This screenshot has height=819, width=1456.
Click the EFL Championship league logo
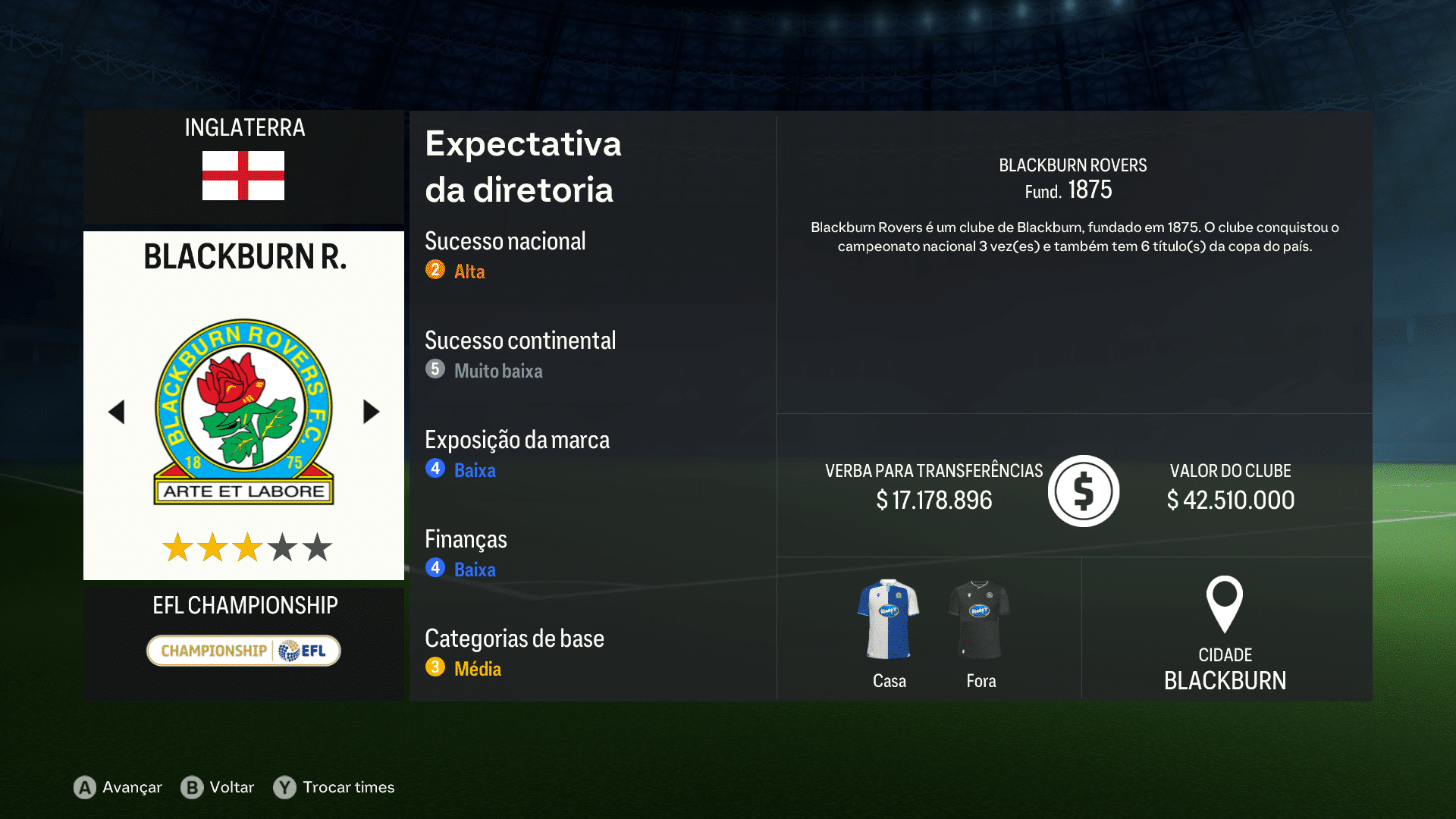coord(243,650)
